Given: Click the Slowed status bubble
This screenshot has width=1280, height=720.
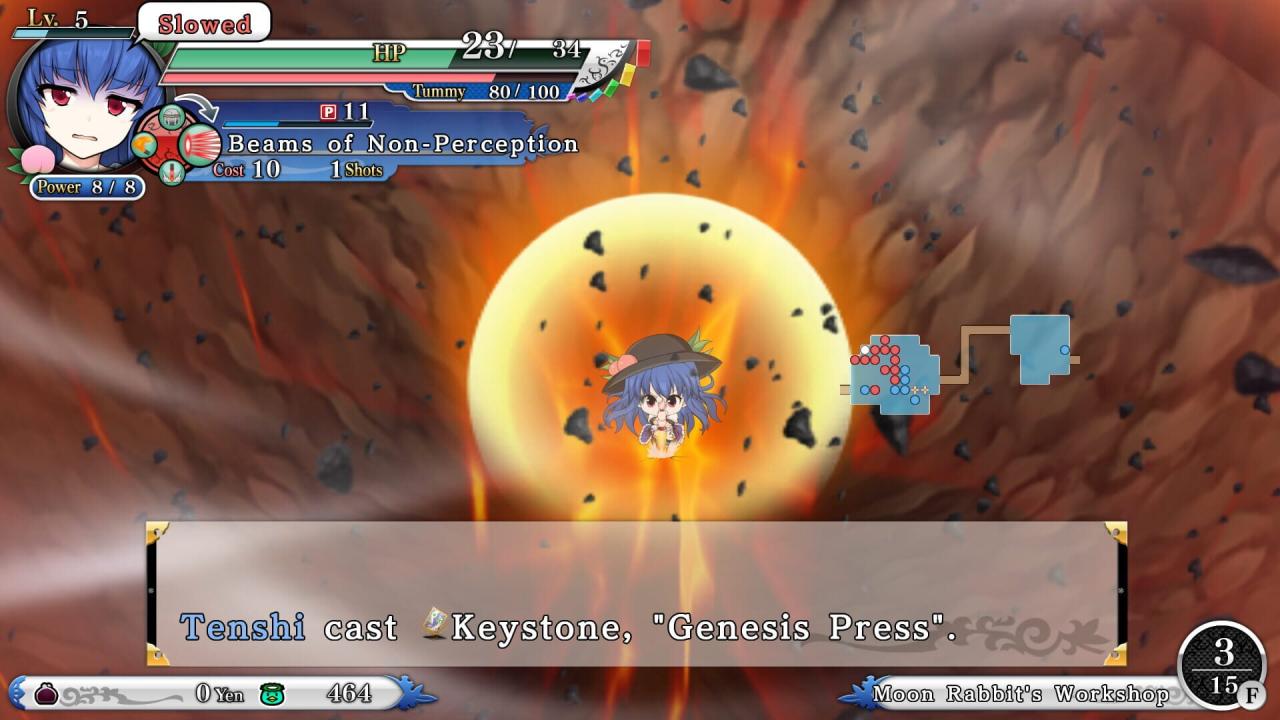Looking at the screenshot, I should point(204,23).
